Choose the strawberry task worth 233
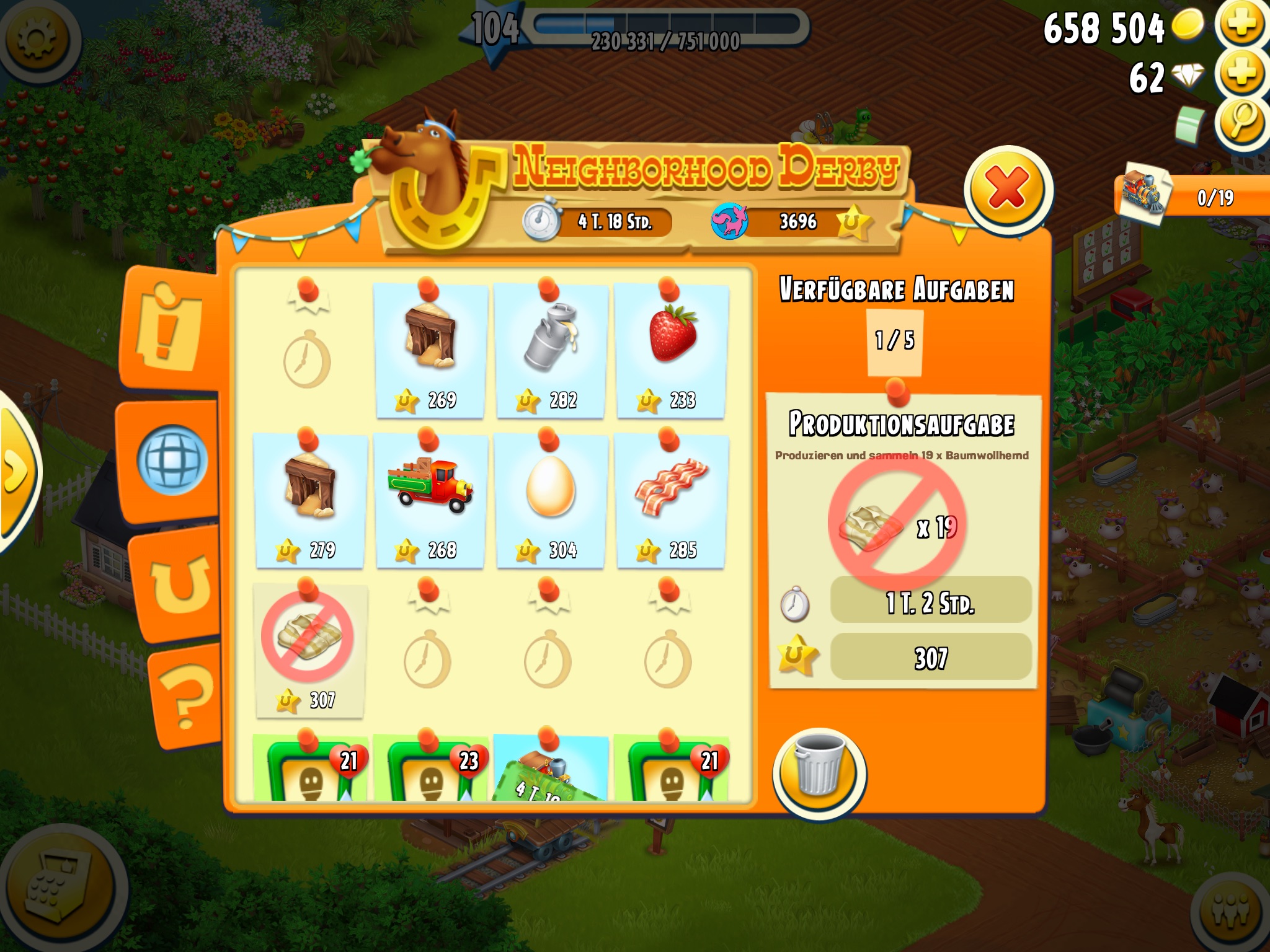 click(671, 350)
